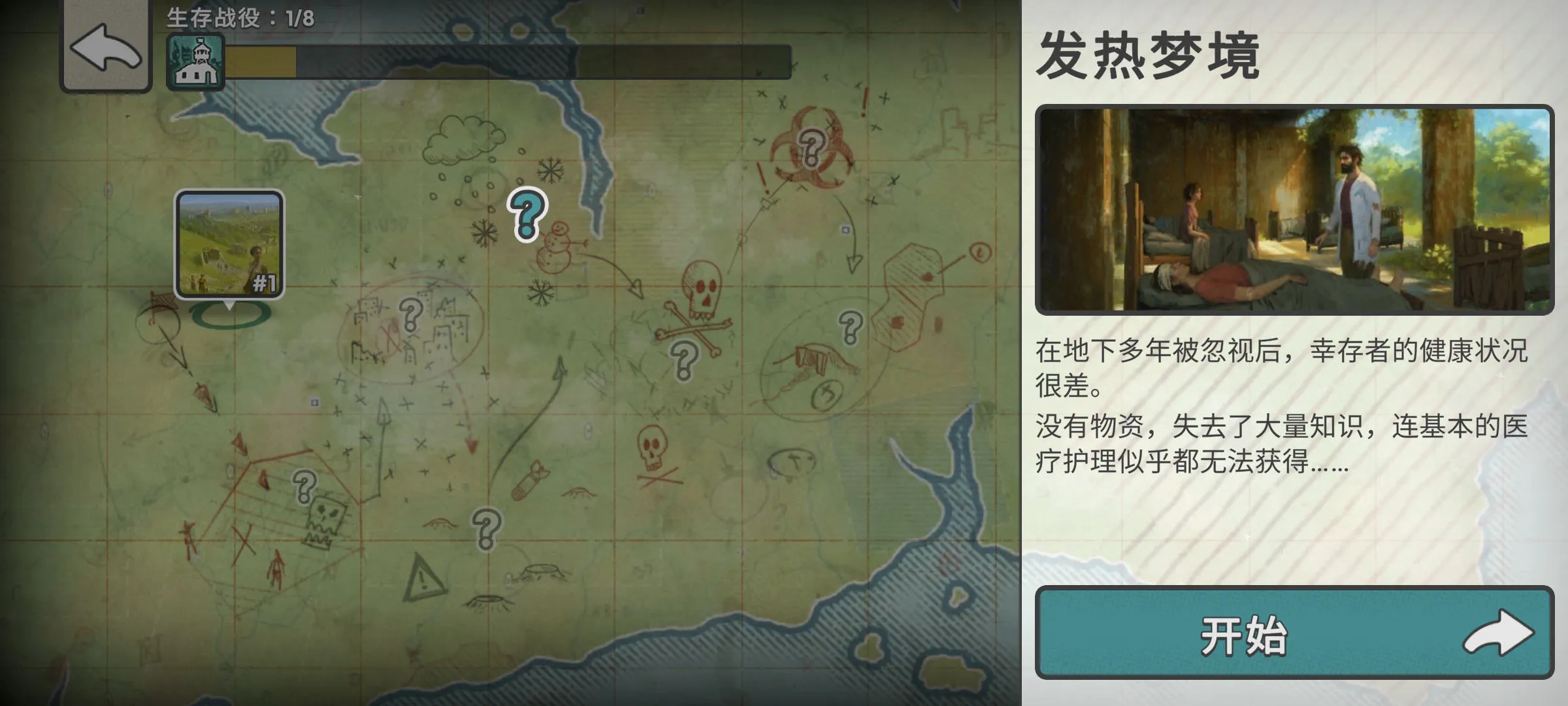Screen dimensions: 1568x706
Task: Click the back arrow to leave the map
Action: coord(105,55)
